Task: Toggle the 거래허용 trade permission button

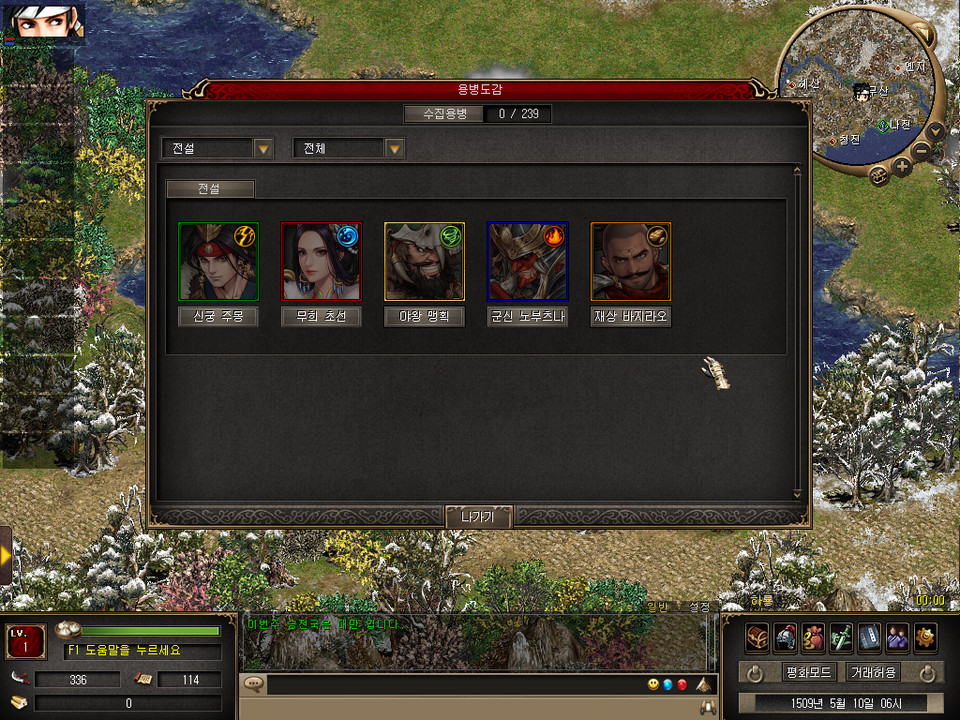Action: (x=872, y=672)
